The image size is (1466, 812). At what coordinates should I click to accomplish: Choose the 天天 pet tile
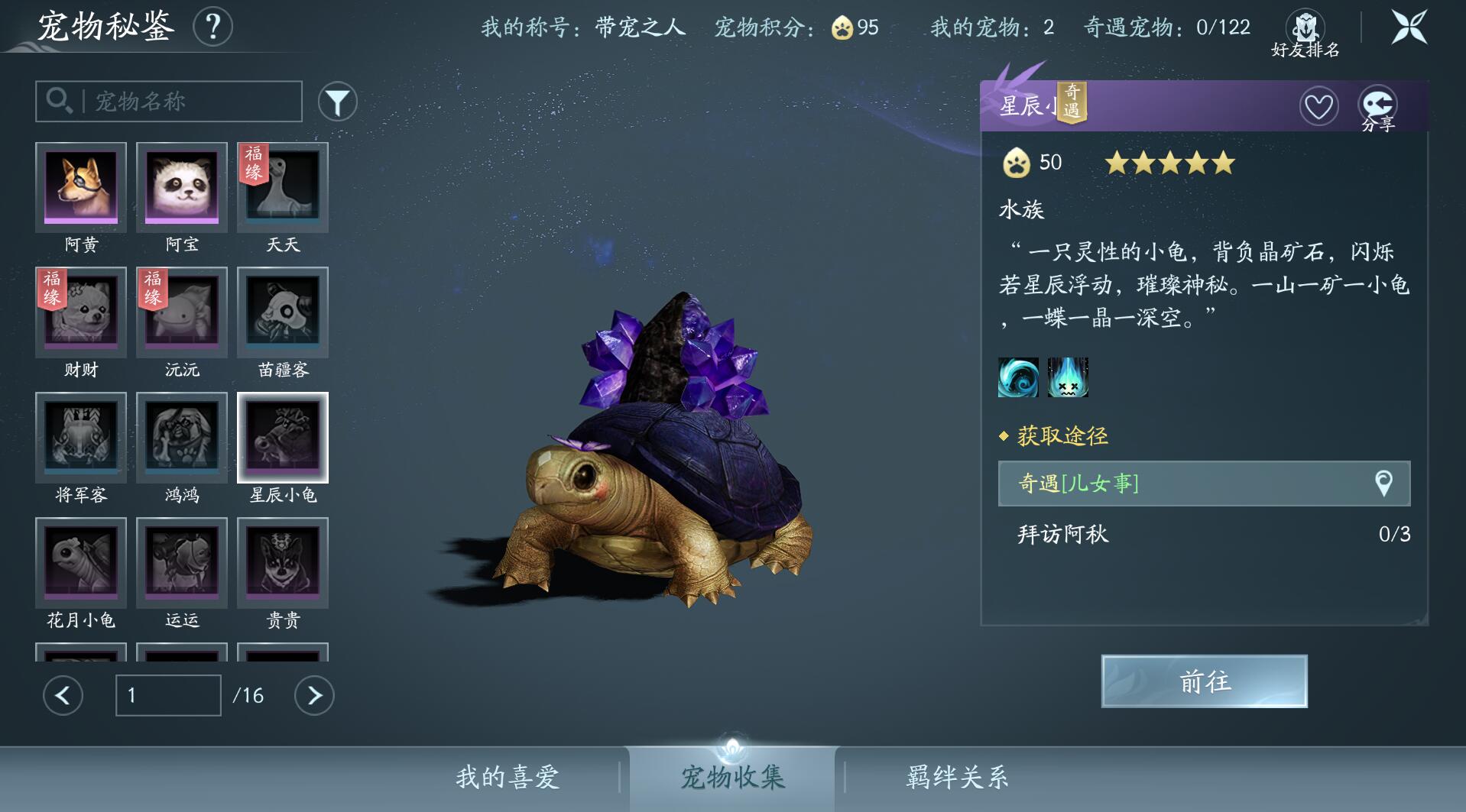(283, 188)
